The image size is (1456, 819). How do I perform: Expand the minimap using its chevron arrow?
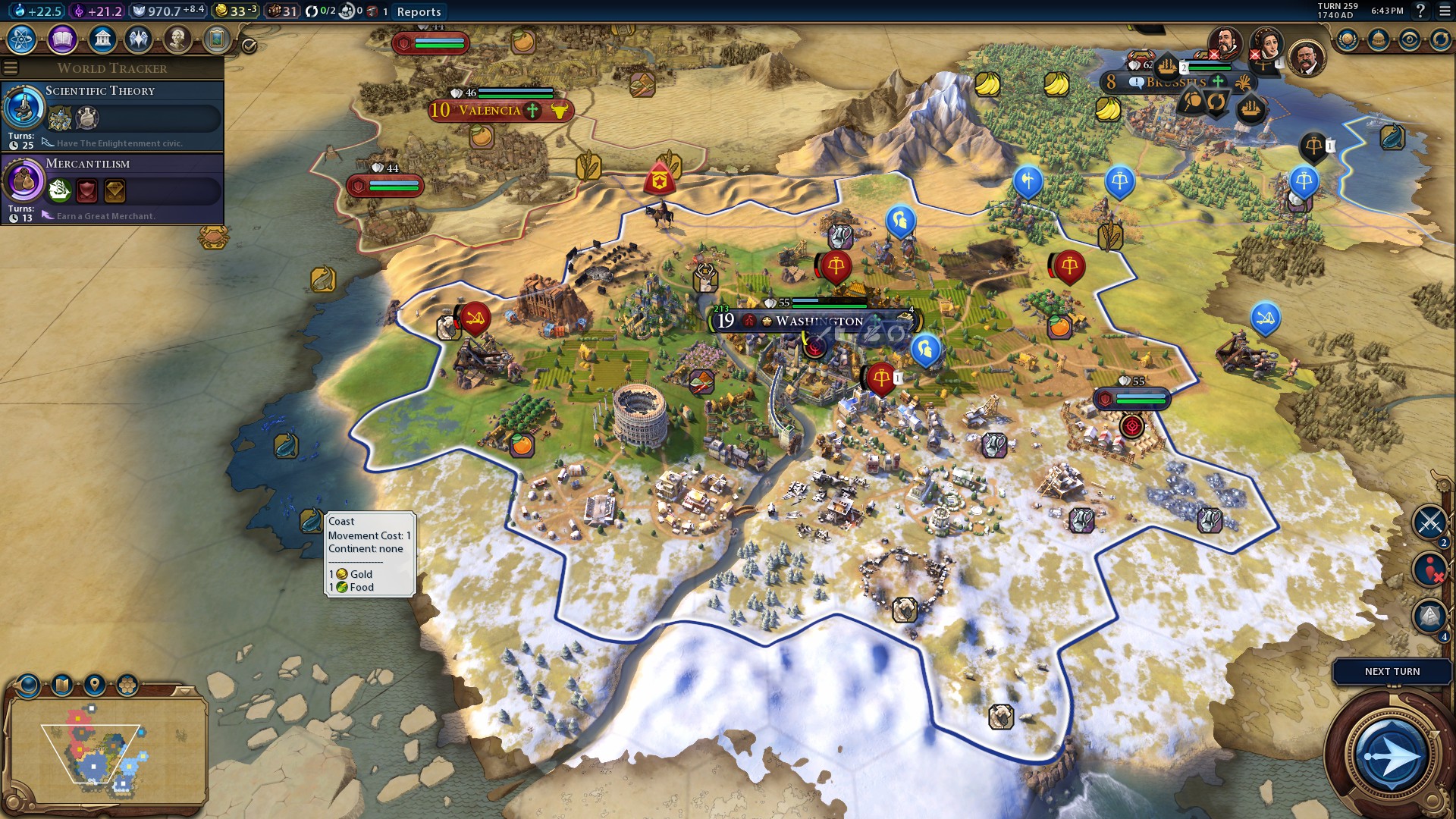coord(184,692)
